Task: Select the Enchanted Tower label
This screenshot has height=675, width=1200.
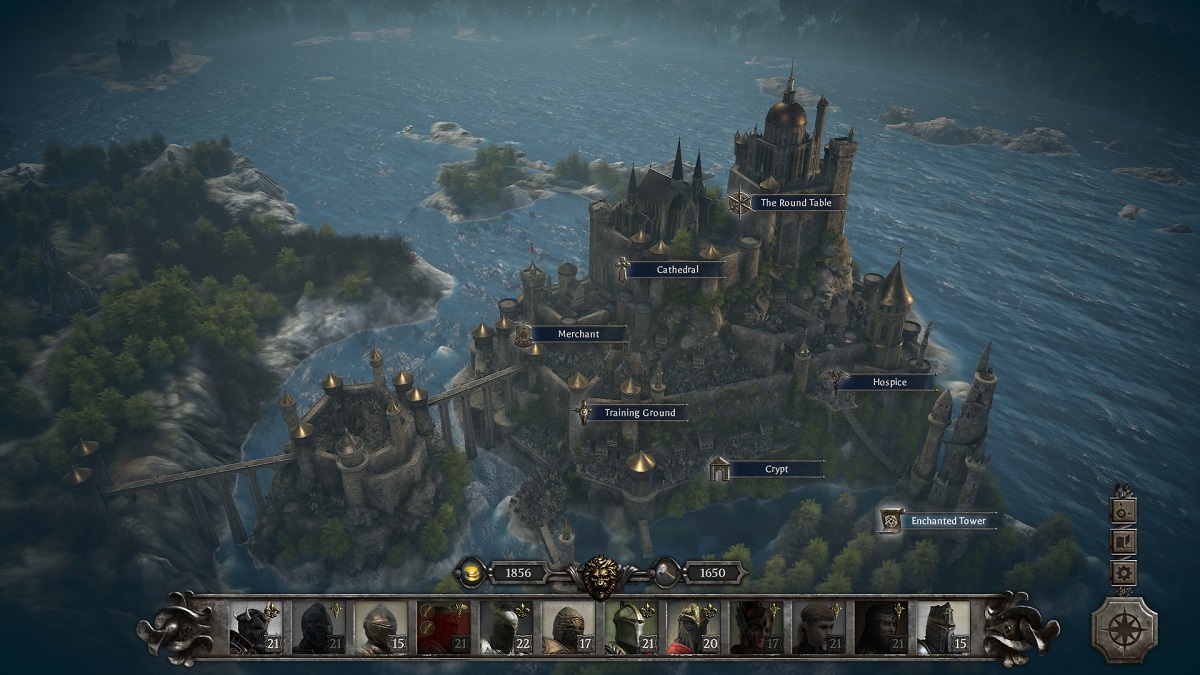Action: (x=947, y=521)
